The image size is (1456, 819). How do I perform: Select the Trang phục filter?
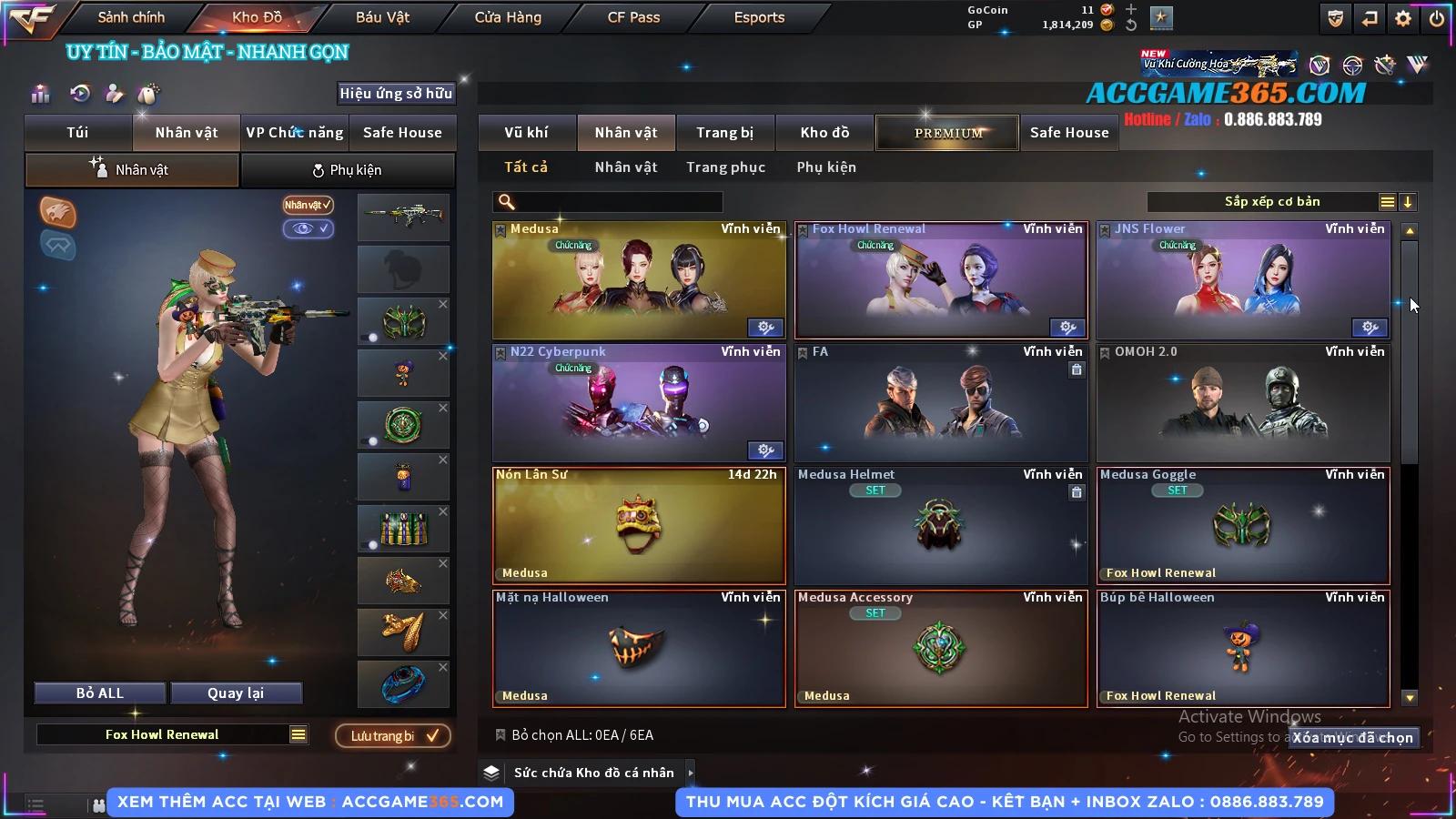[x=725, y=167]
